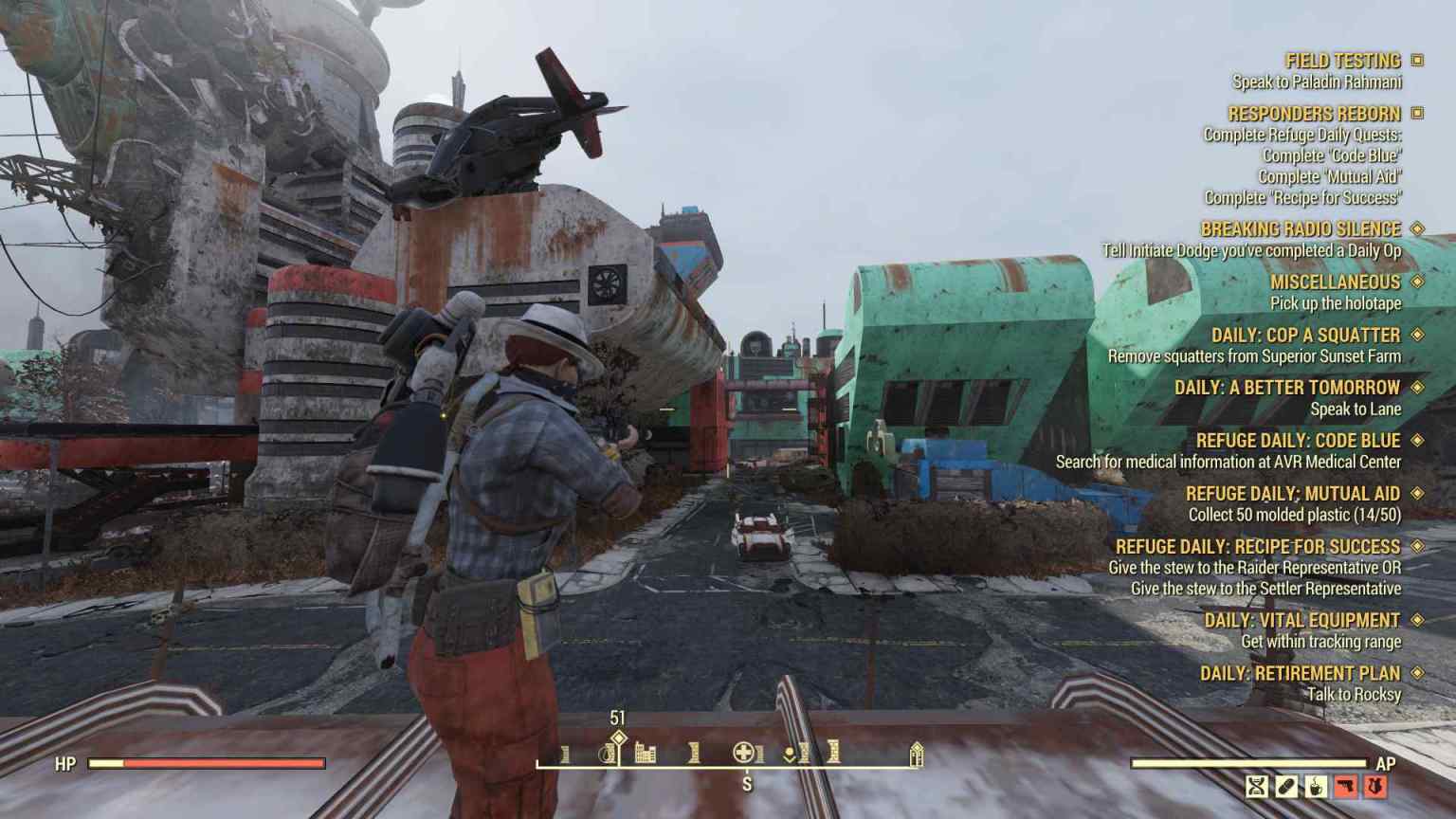This screenshot has height=819, width=1456.
Task: Toggle tracking for BREAKING RADIO SILENCE quest
Action: (x=1415, y=228)
